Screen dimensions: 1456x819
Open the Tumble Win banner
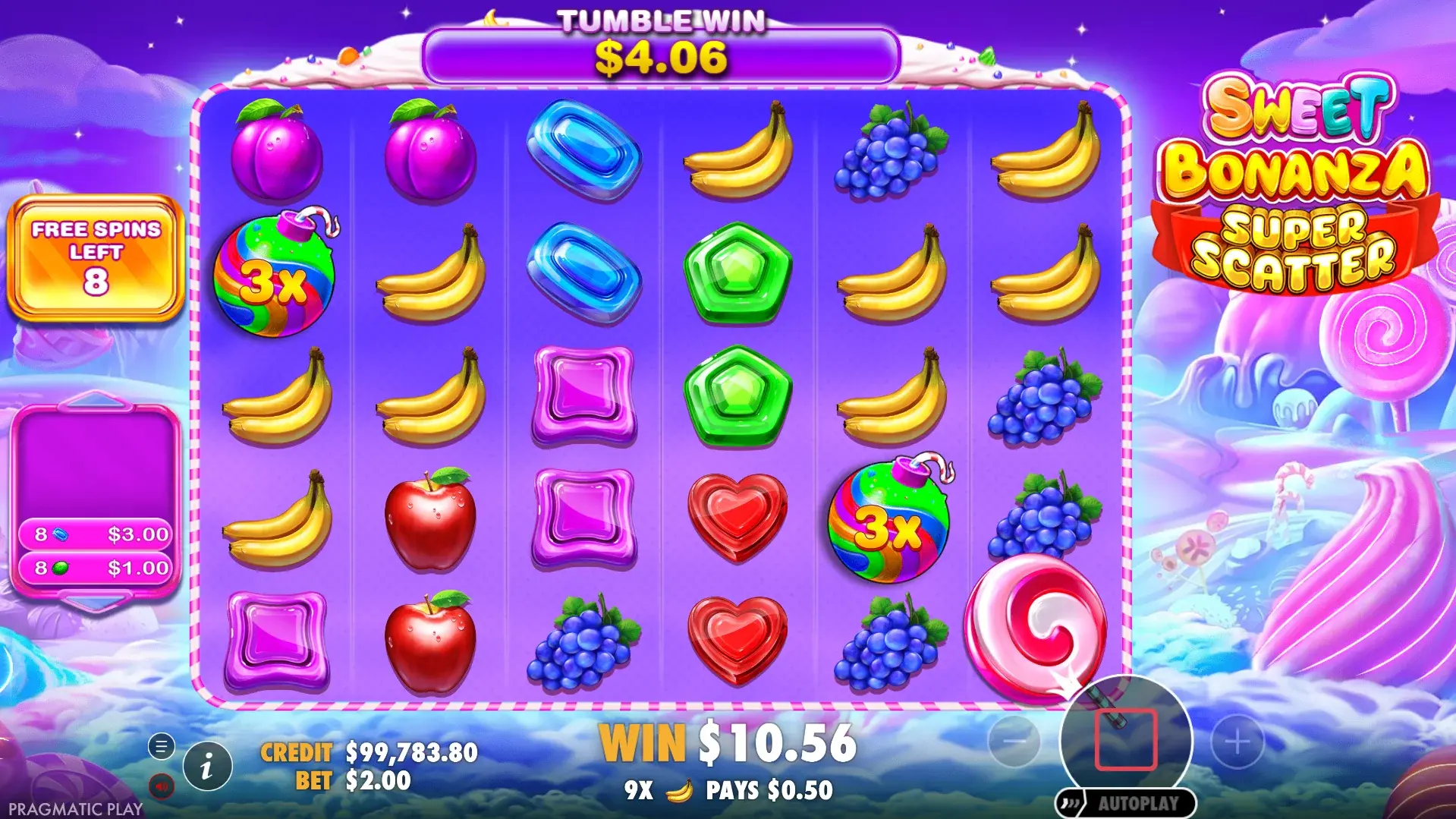(662, 55)
